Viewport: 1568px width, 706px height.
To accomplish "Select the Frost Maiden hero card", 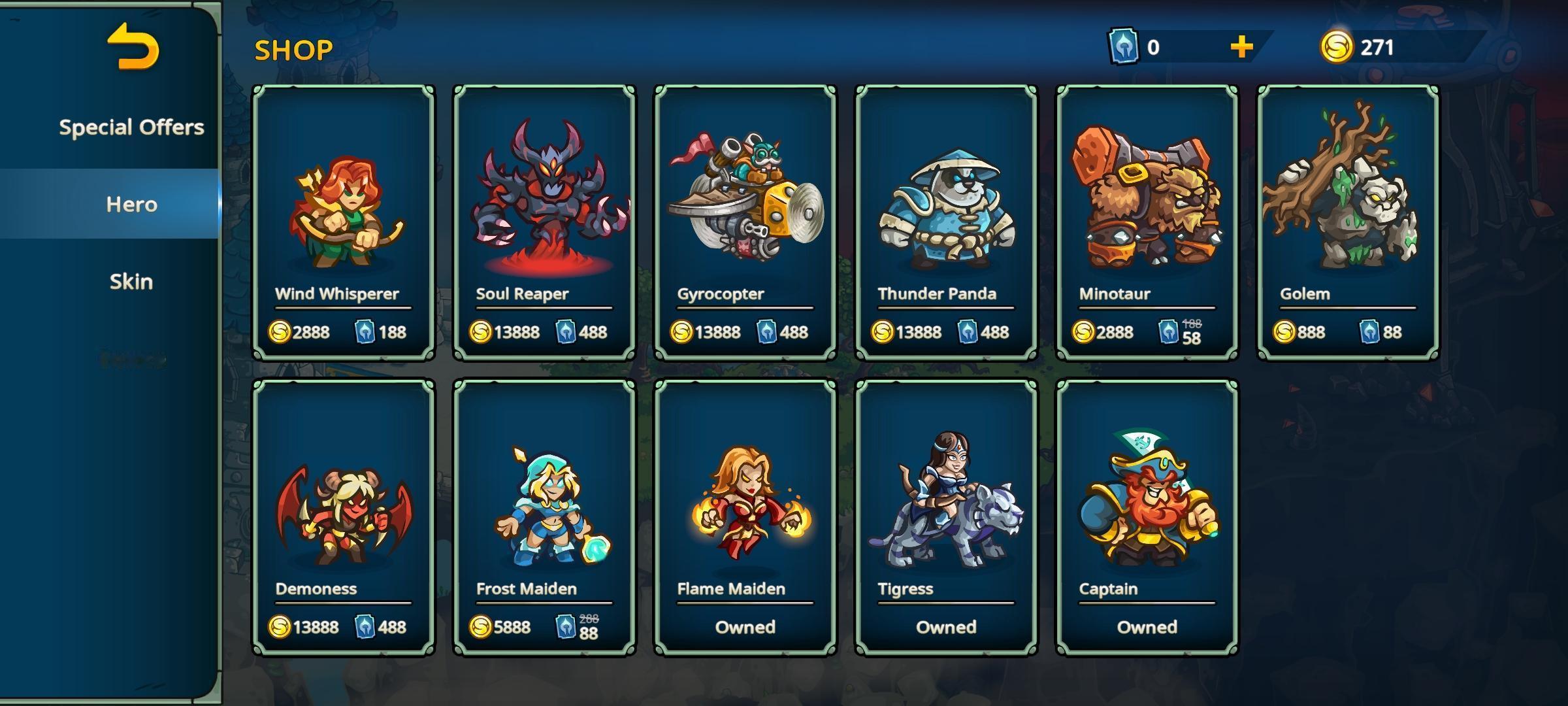I will (x=544, y=517).
